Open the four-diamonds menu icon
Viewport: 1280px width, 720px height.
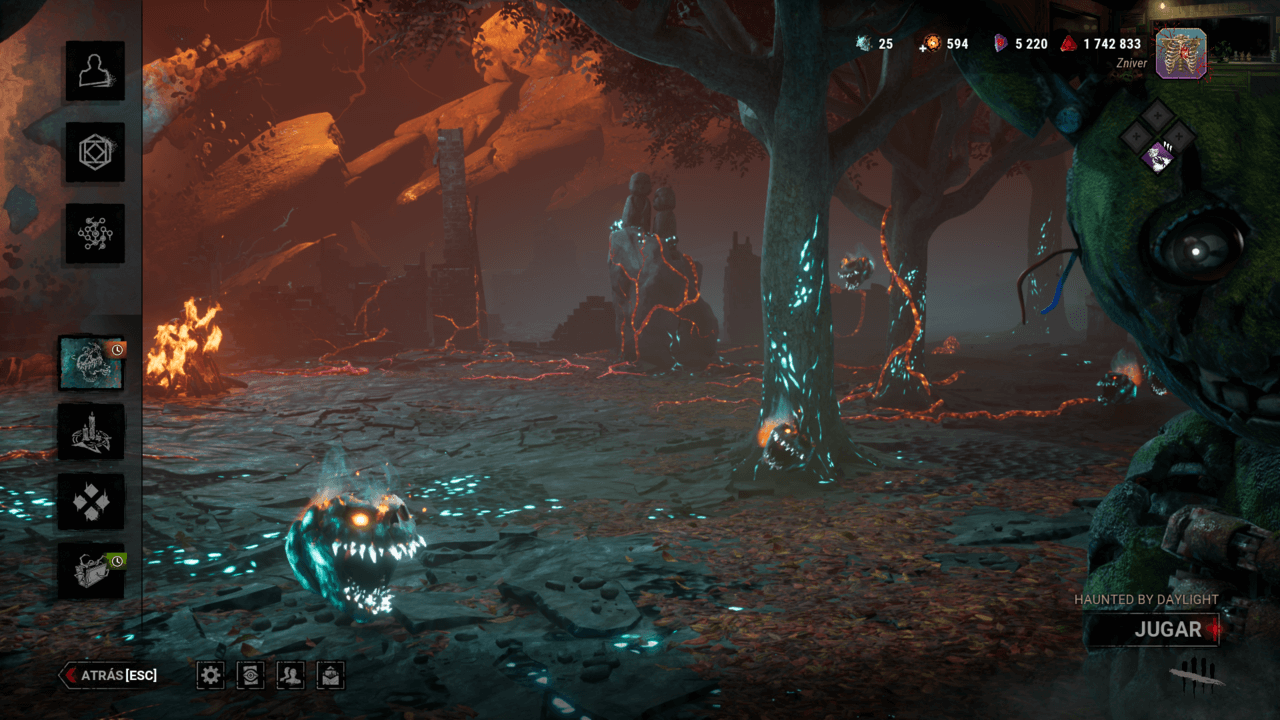click(91, 501)
